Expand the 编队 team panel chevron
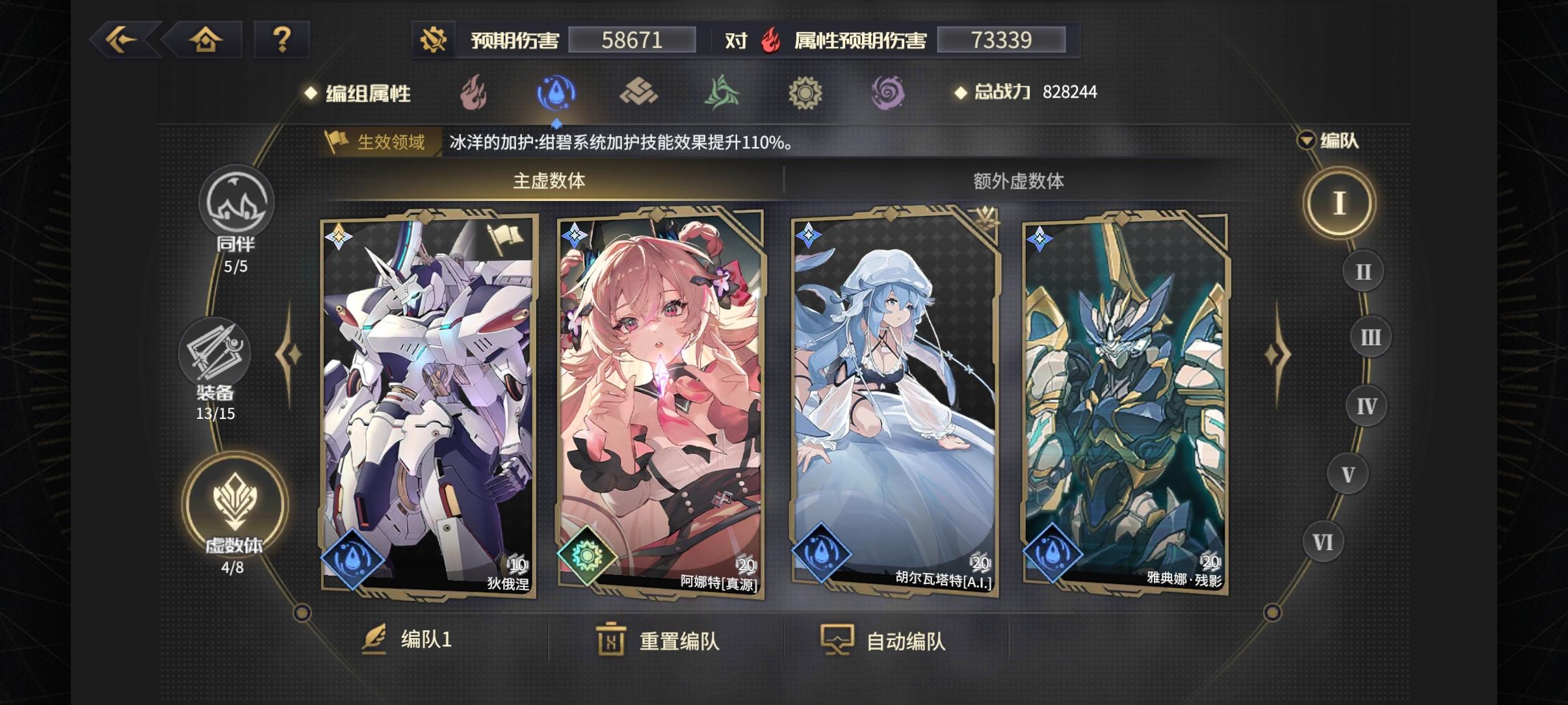Viewport: 1568px width, 705px height. [1307, 139]
